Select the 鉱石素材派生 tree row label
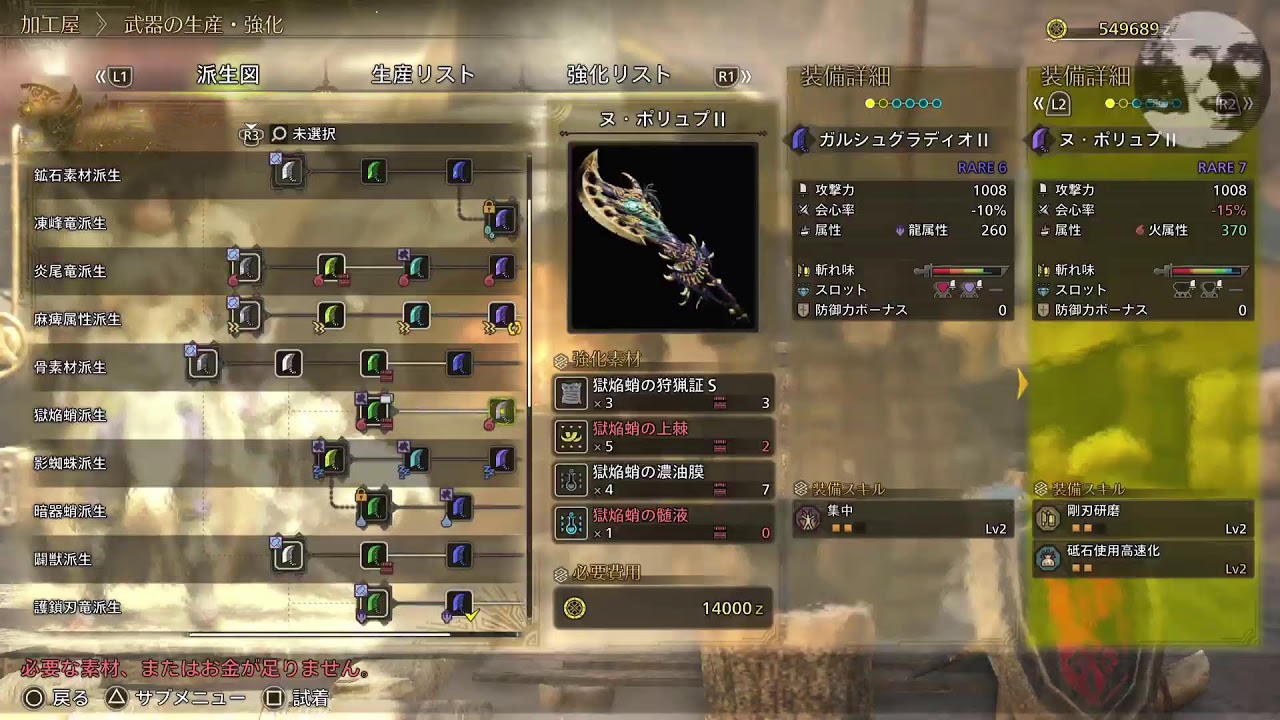The width and height of the screenshot is (1280, 720). pyautogui.click(x=77, y=175)
